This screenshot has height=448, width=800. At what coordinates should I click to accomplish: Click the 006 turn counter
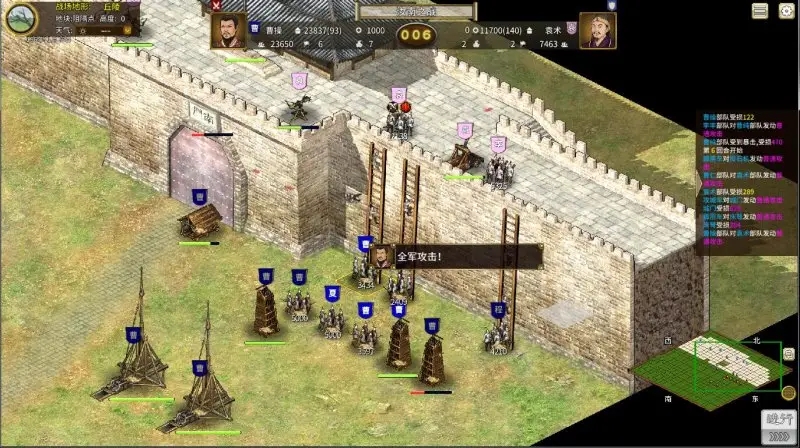tap(417, 37)
